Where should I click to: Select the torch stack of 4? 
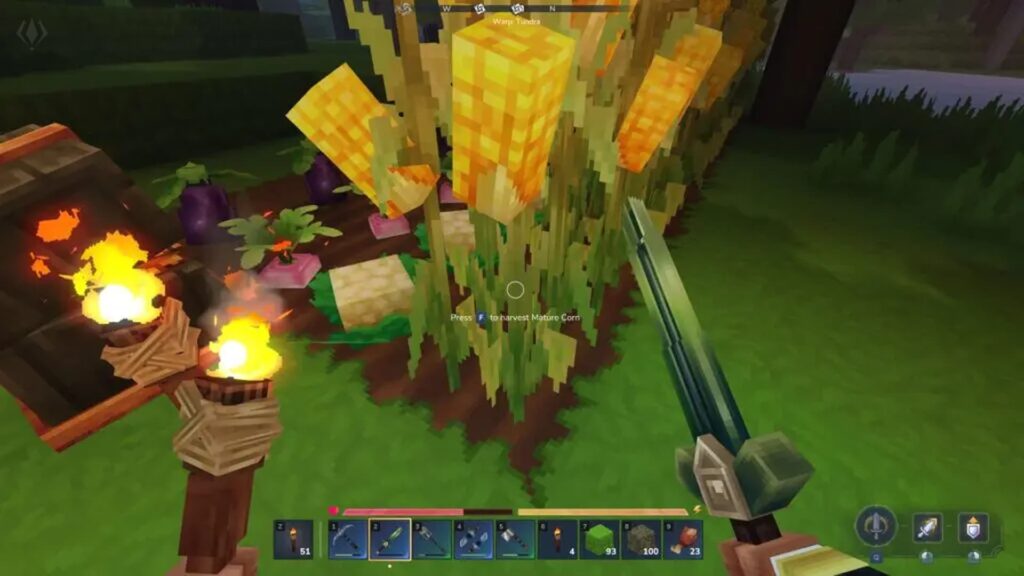pyautogui.click(x=557, y=540)
